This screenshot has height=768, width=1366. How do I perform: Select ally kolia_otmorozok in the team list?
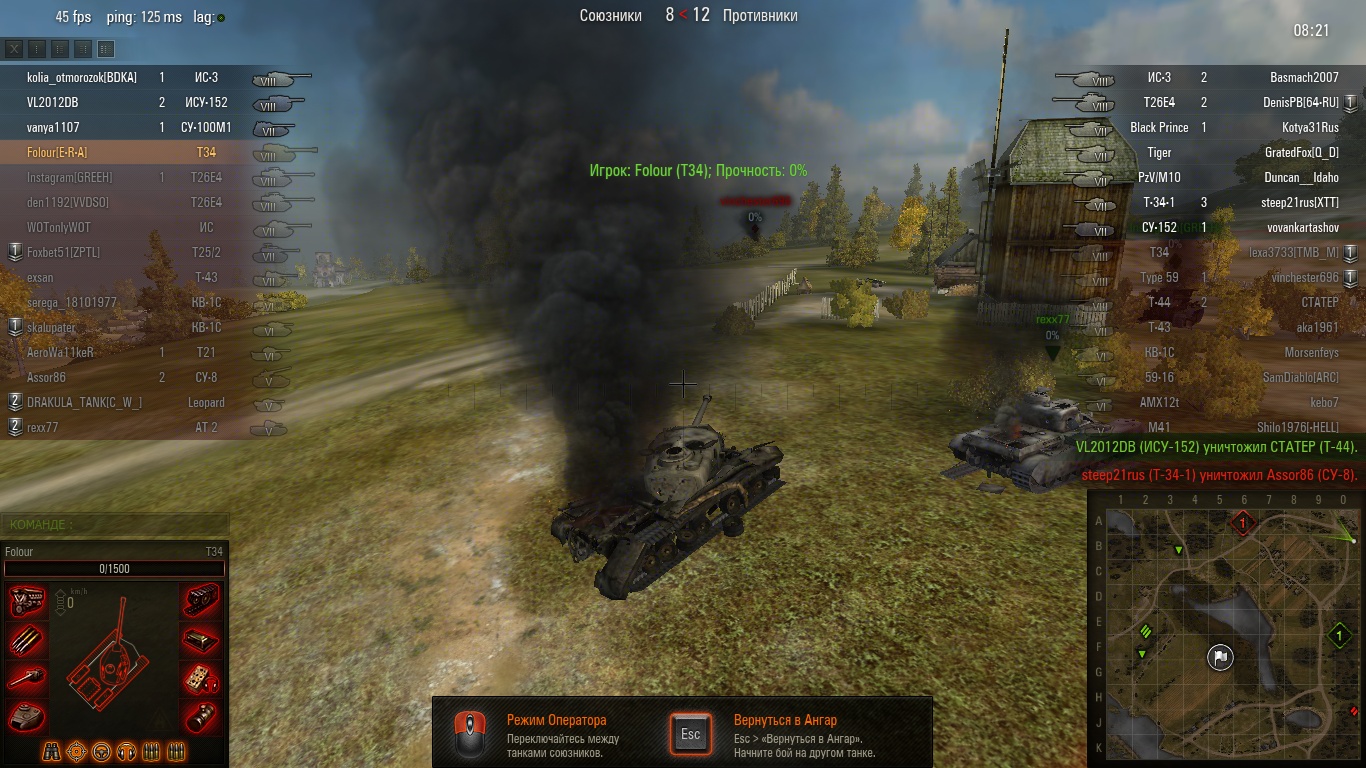coord(82,77)
